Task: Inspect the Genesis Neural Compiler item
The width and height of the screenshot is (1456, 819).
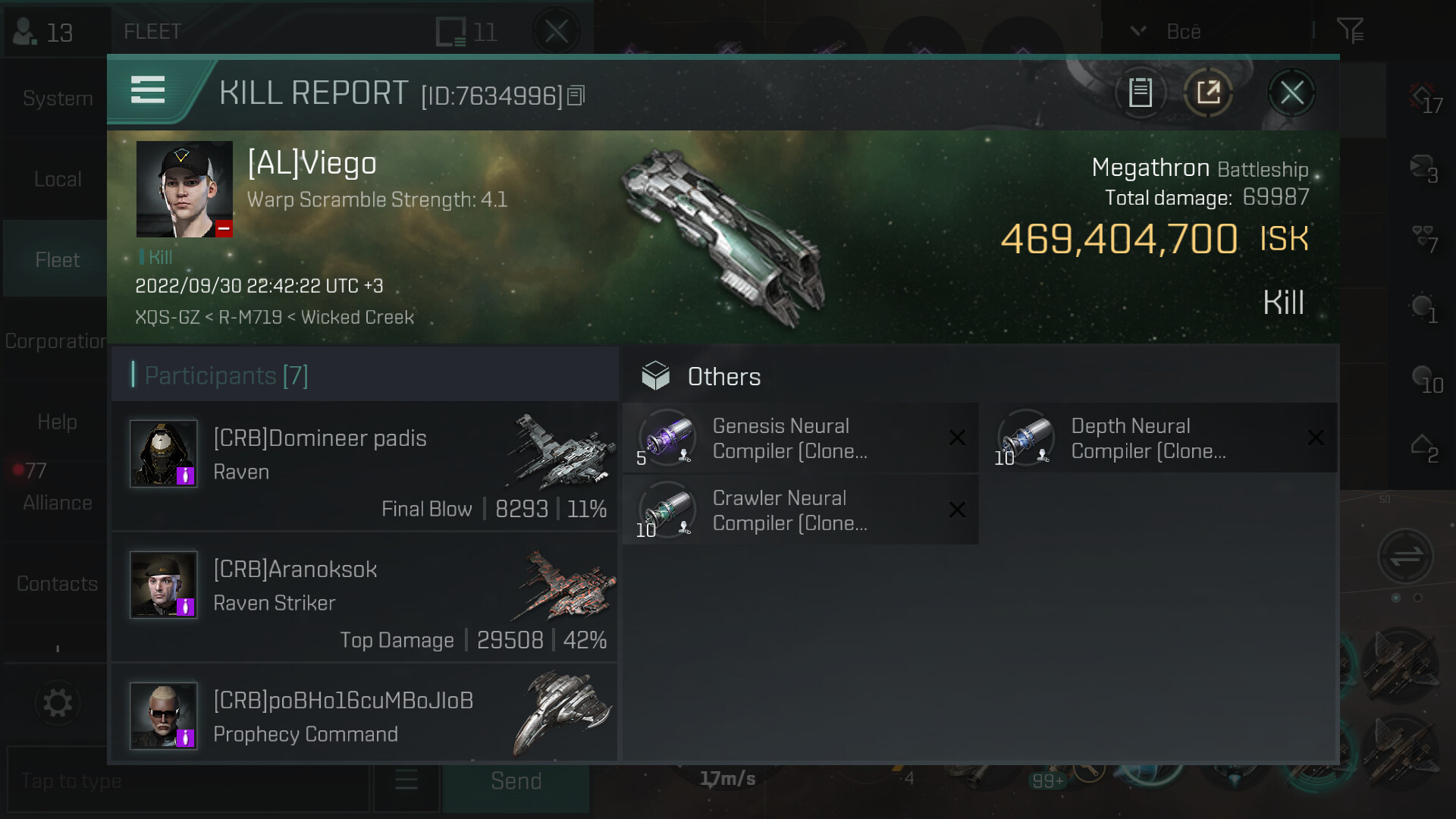Action: [x=789, y=438]
